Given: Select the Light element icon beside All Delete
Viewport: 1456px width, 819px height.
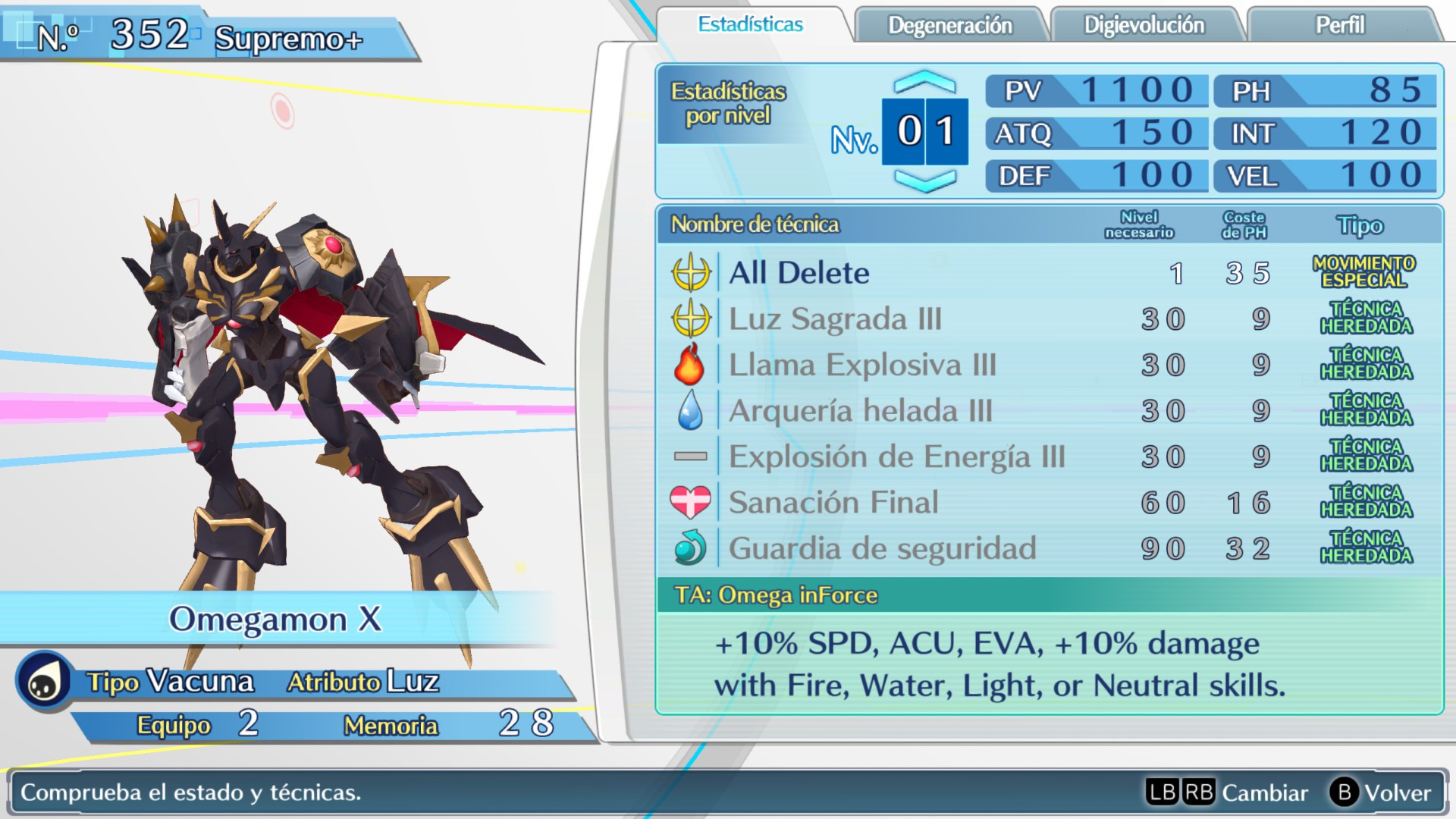Looking at the screenshot, I should coord(692,273).
